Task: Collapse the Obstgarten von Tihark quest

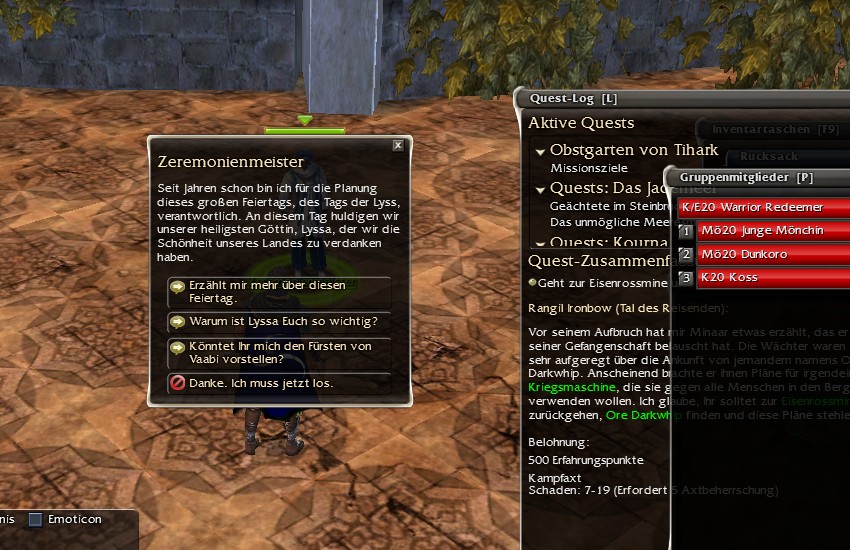Action: [541, 152]
